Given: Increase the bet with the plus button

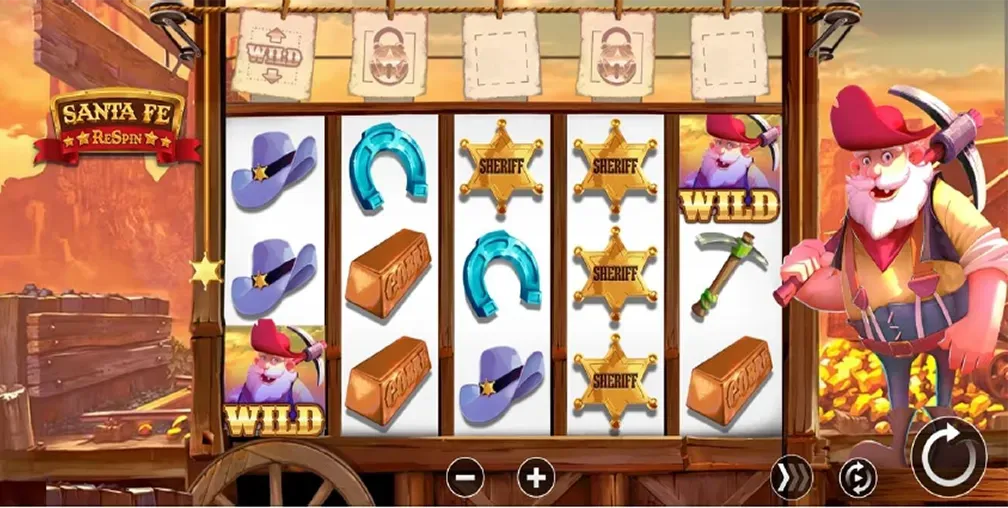Looking at the screenshot, I should click(x=536, y=477).
